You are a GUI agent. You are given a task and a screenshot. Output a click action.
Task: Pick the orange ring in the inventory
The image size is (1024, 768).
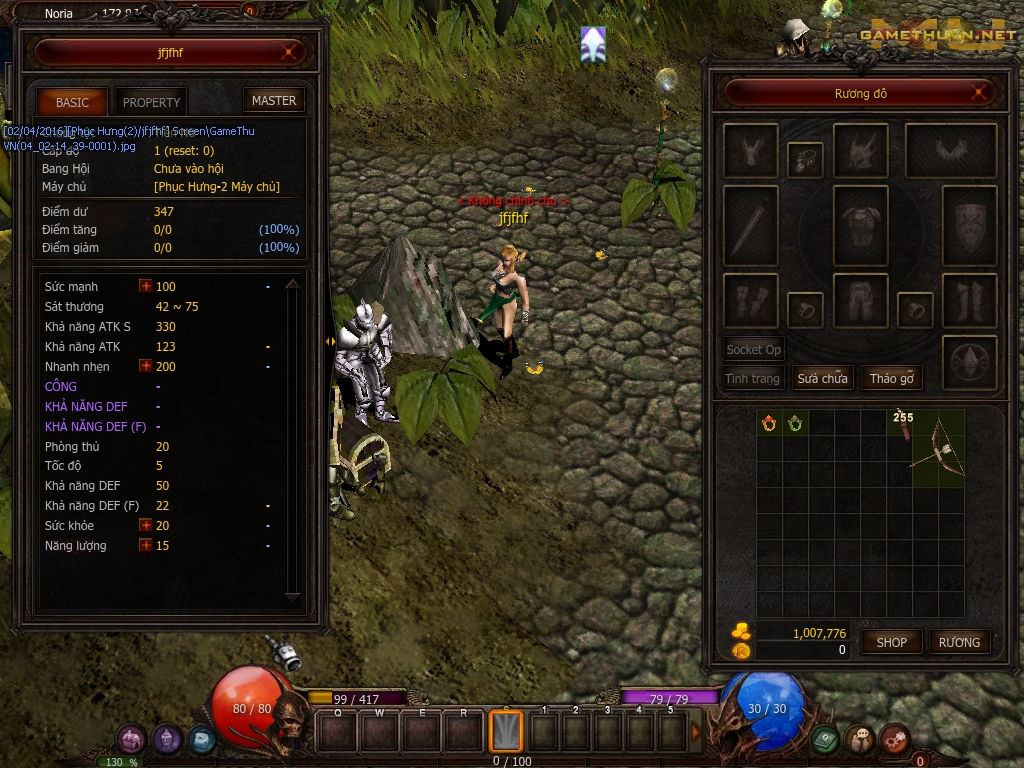(769, 423)
